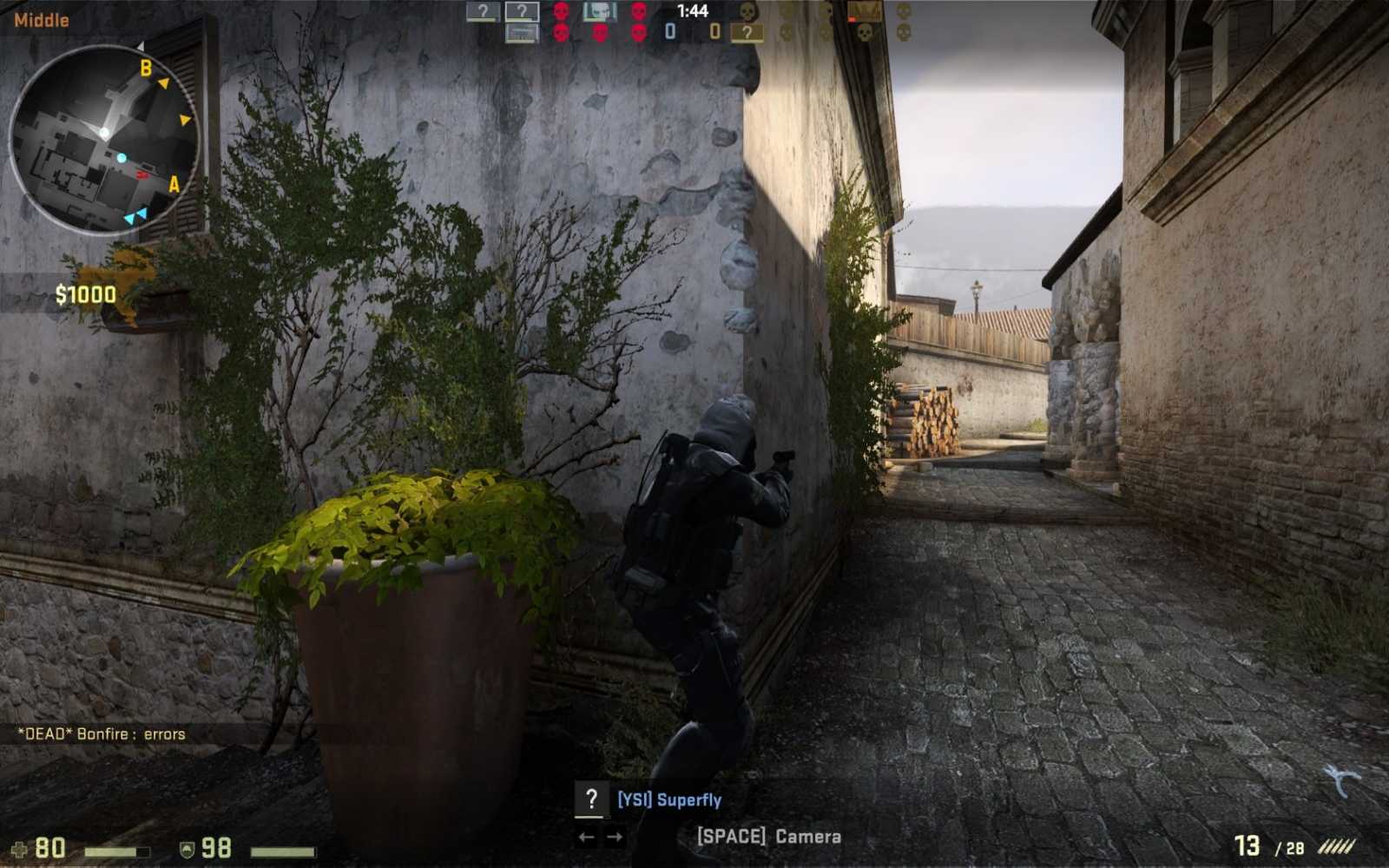The image size is (1389, 868).
Task: Open the radar minimap in the top left
Action: tap(104, 139)
